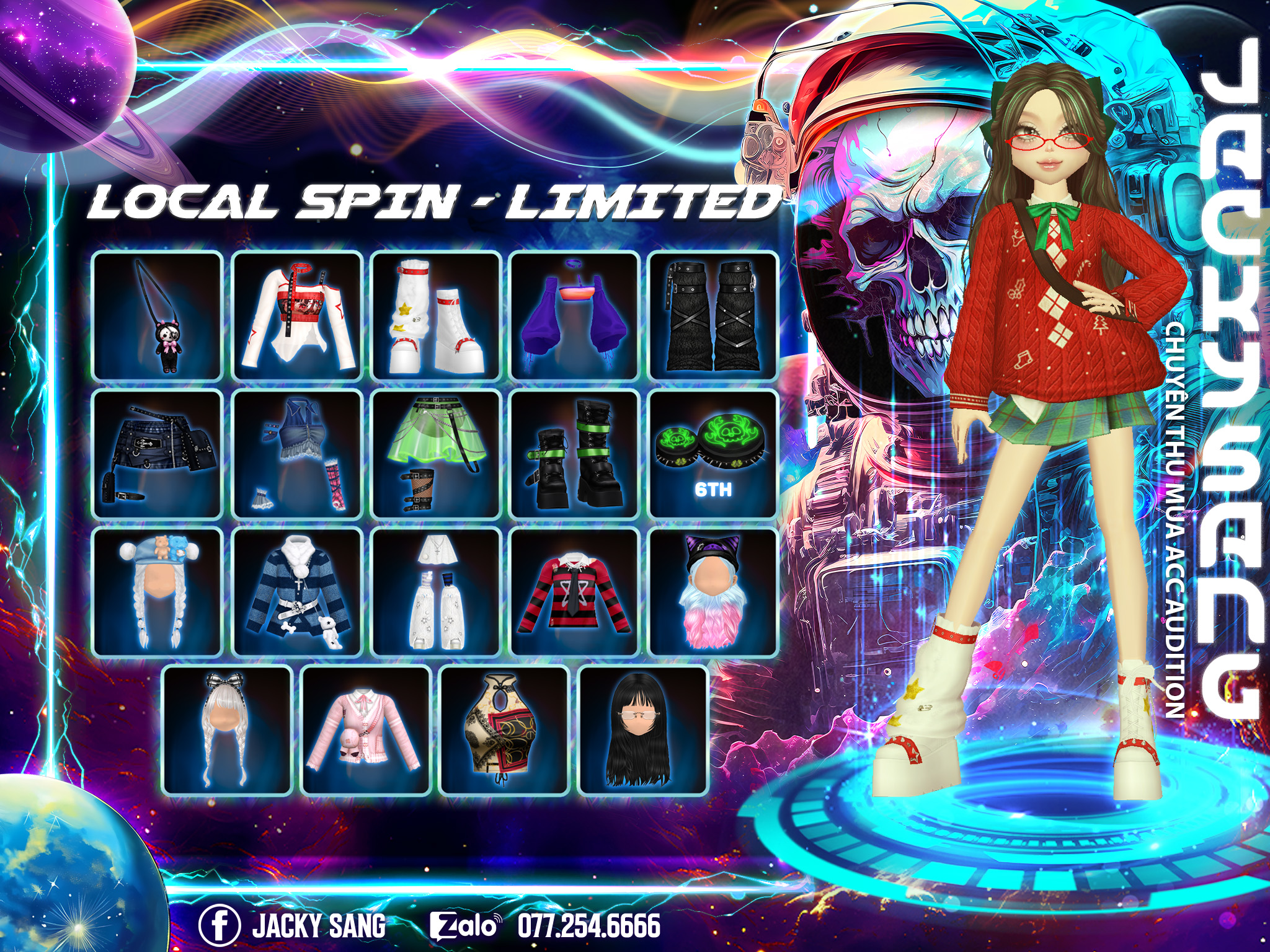Select the black bear doll bag tile
Viewport: 1270px width, 952px height.
click(x=158, y=315)
